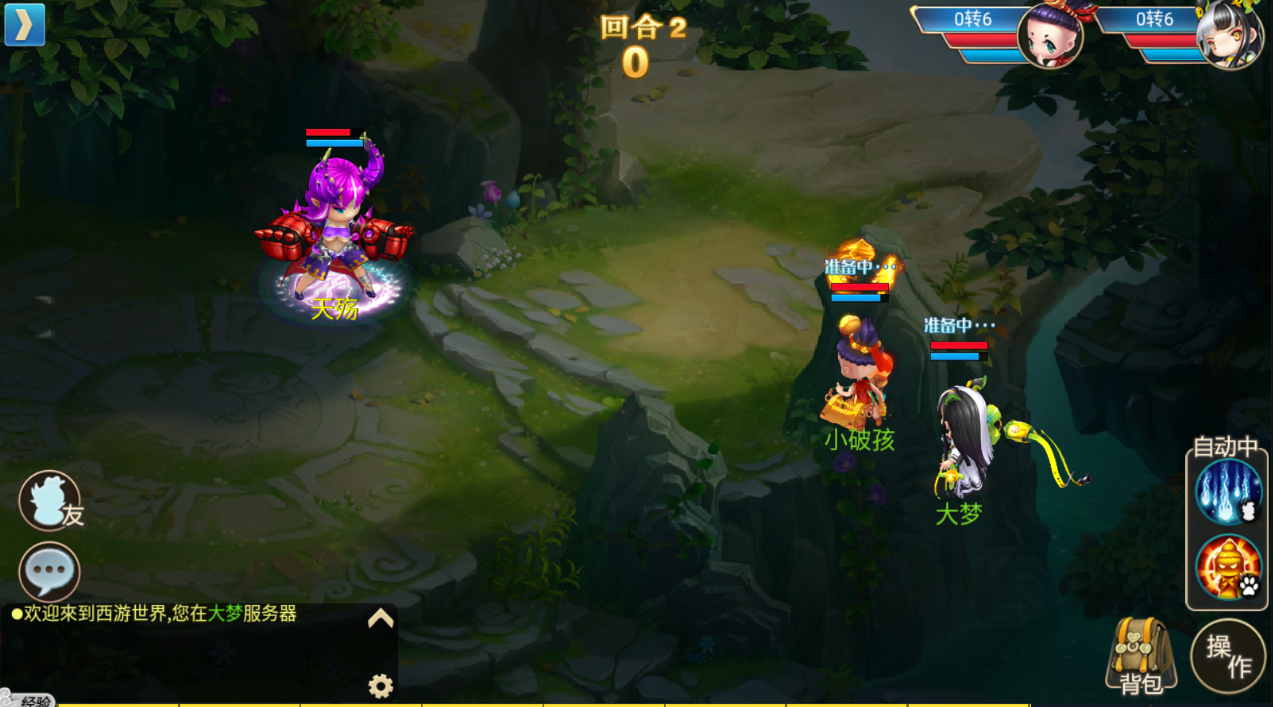Select the white-haired pet portrait
Viewport: 1273px width, 707px height.
click(x=1229, y=35)
